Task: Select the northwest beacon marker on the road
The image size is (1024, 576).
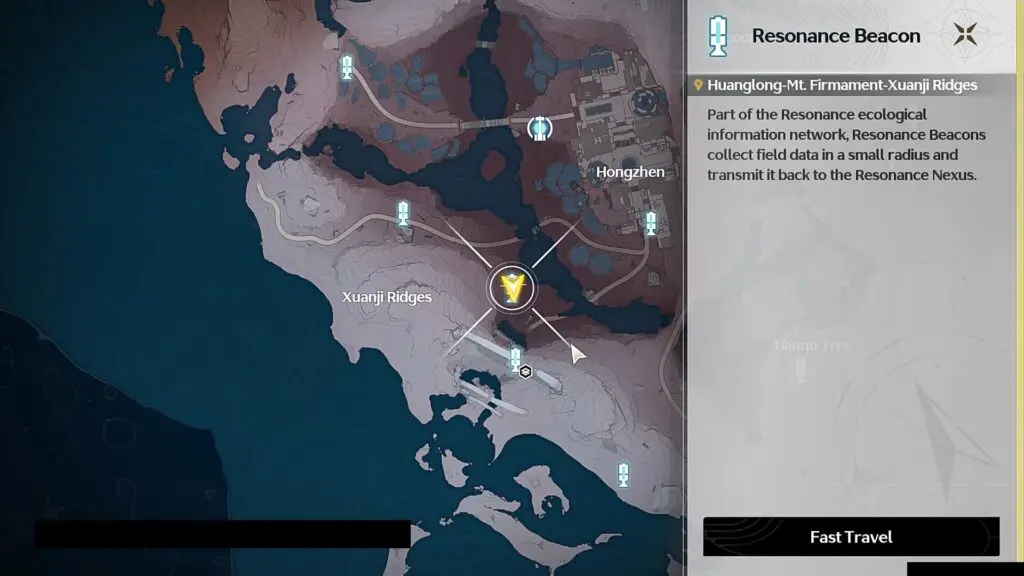Action: pyautogui.click(x=347, y=67)
